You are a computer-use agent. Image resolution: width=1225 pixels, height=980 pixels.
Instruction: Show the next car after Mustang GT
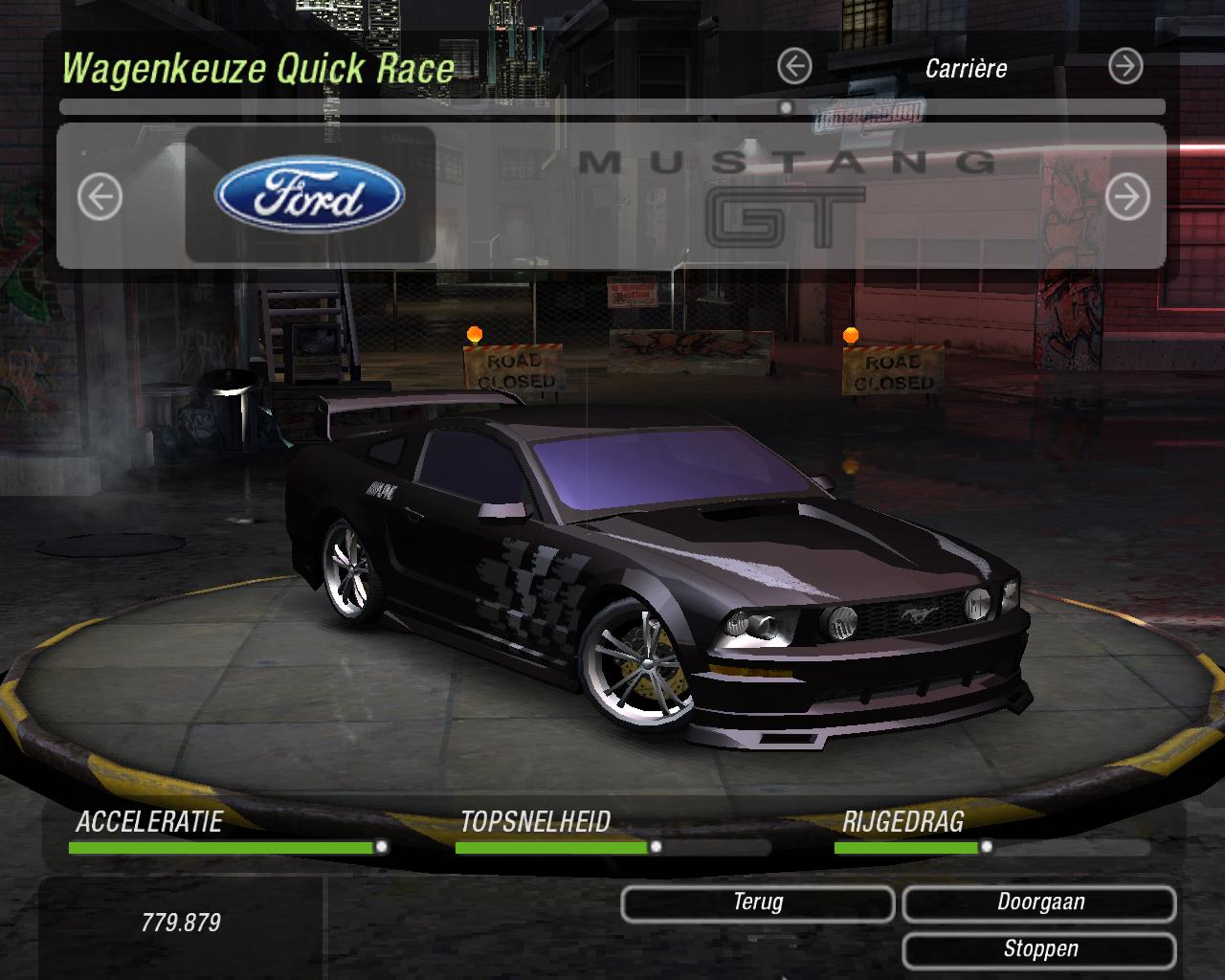(1126, 197)
